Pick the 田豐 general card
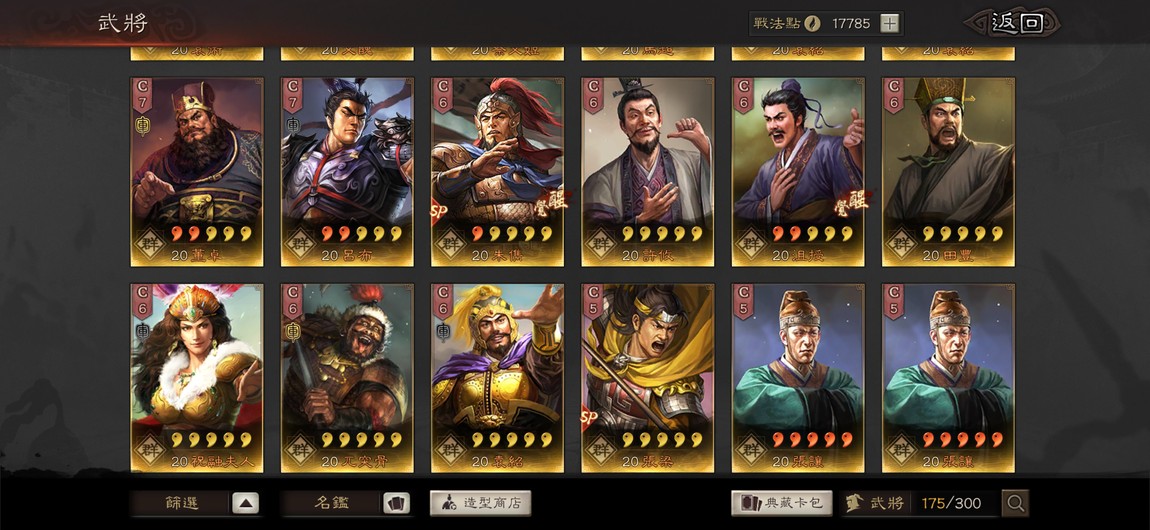The height and width of the screenshot is (530, 1150). [x=948, y=171]
